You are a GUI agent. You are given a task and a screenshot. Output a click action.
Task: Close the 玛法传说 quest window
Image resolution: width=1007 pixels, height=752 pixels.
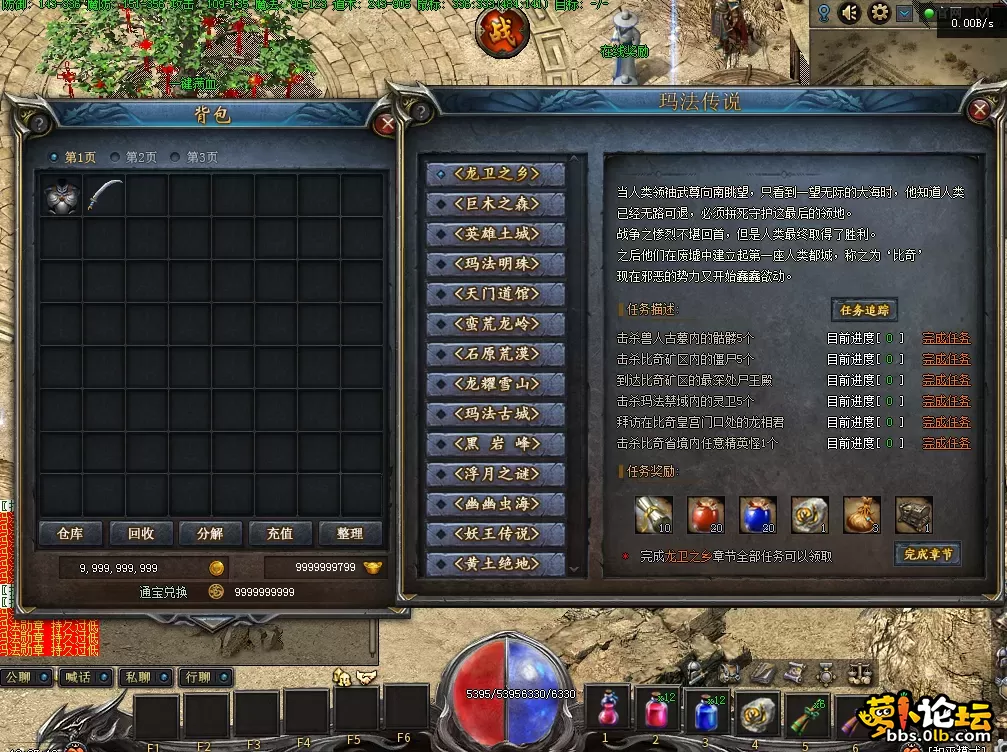[x=978, y=111]
